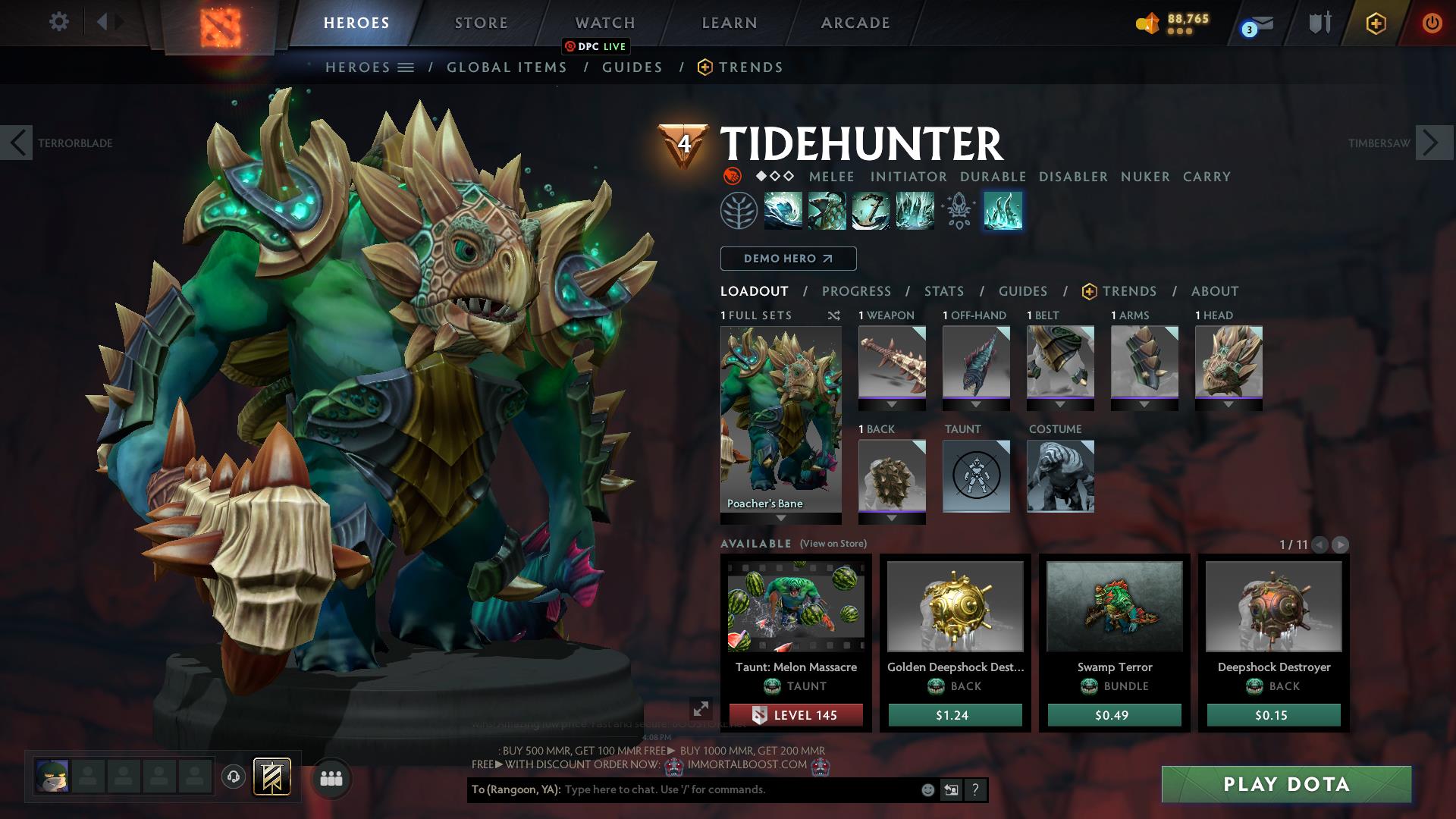Viewport: 1456px width, 819px height.
Task: Click the power/logout button
Action: pos(1432,23)
